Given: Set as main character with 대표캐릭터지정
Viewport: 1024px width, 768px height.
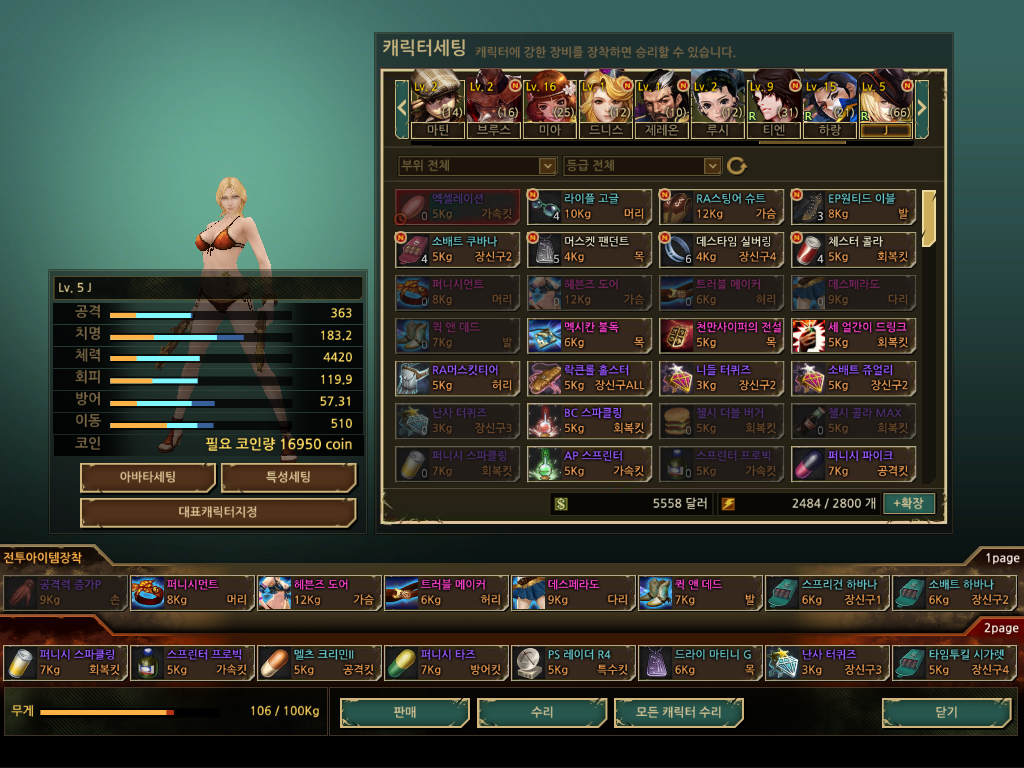Looking at the screenshot, I should [x=218, y=513].
